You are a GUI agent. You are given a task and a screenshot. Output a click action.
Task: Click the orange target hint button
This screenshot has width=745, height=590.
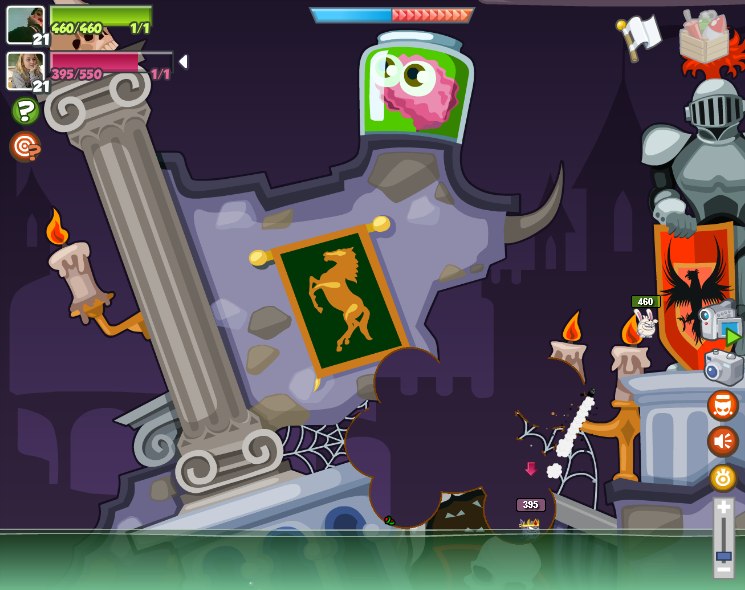24,147
